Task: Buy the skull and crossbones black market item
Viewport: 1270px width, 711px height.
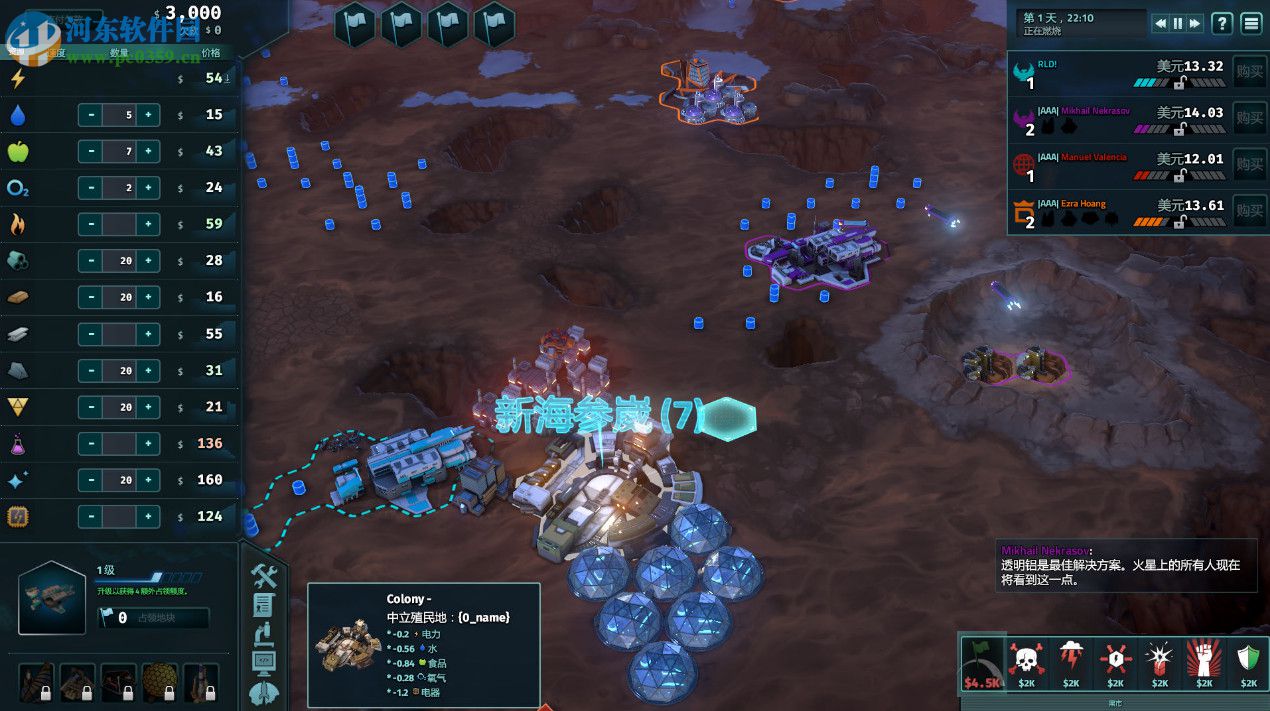Action: click(1026, 663)
